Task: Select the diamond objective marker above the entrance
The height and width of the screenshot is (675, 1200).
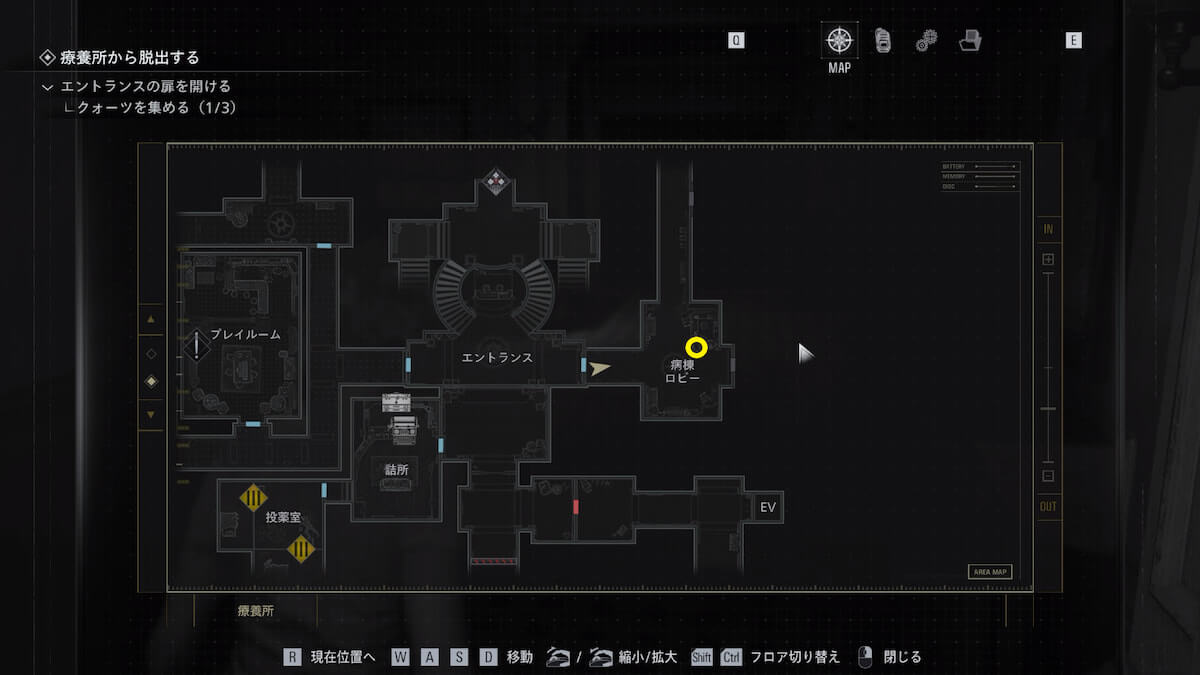Action: click(x=495, y=181)
